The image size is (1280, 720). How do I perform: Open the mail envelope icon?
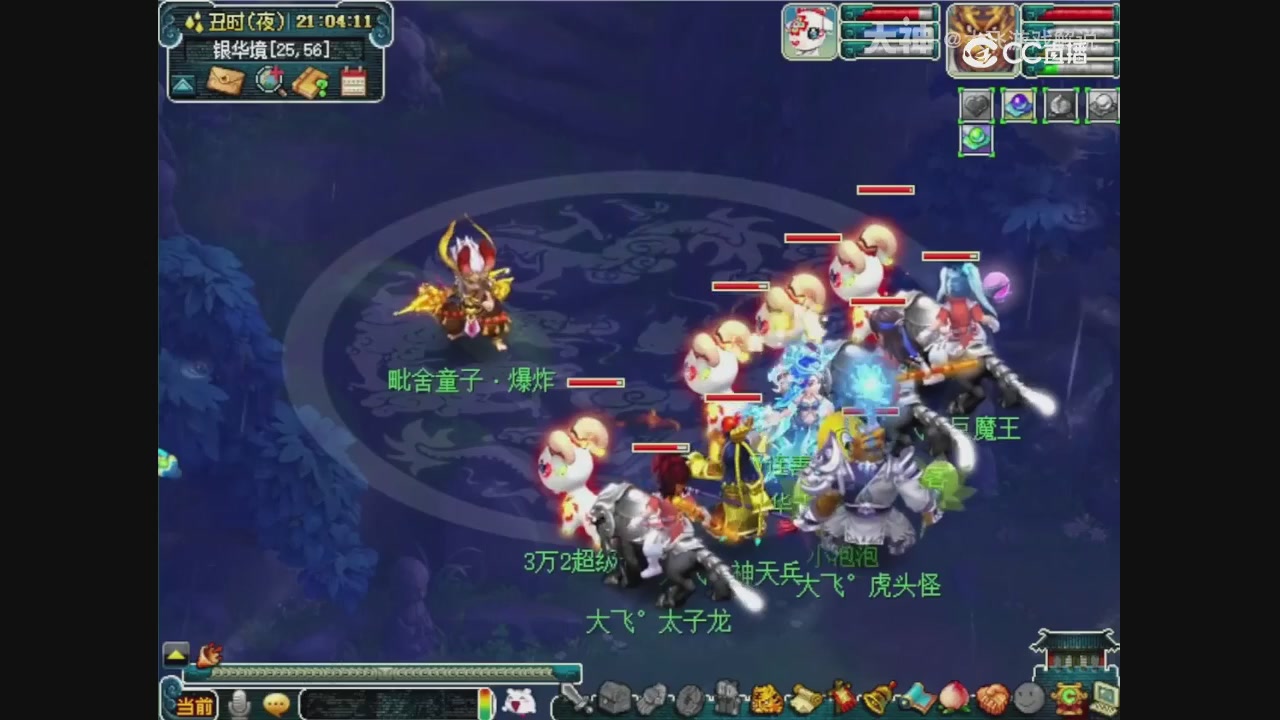(x=226, y=82)
